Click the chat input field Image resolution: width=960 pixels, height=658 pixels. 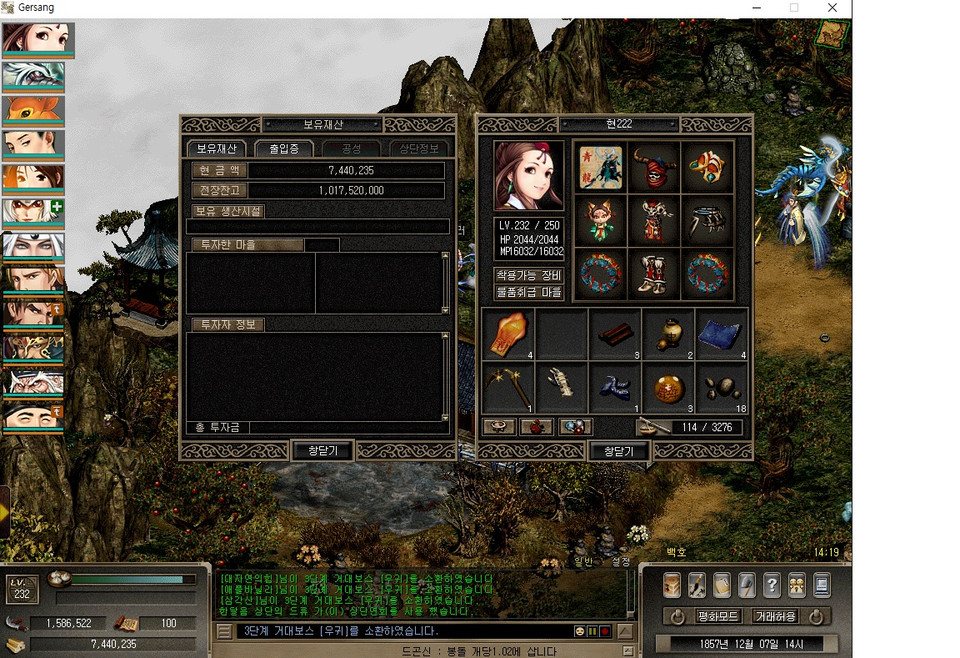(400, 631)
